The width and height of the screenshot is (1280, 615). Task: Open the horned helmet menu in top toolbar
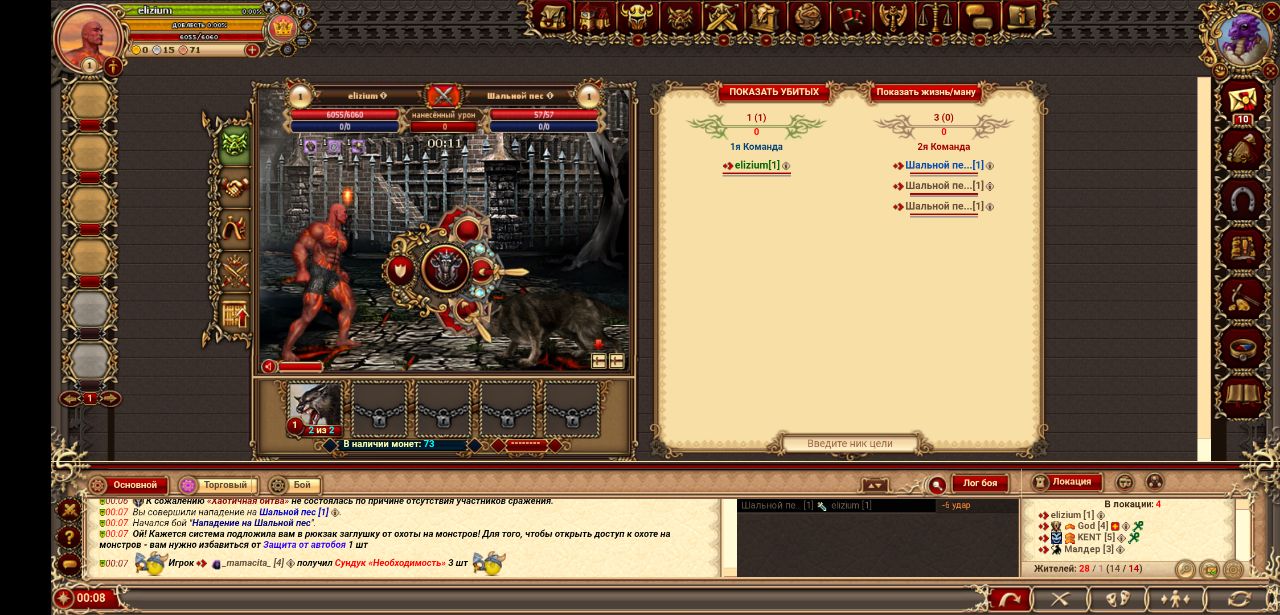tap(637, 17)
